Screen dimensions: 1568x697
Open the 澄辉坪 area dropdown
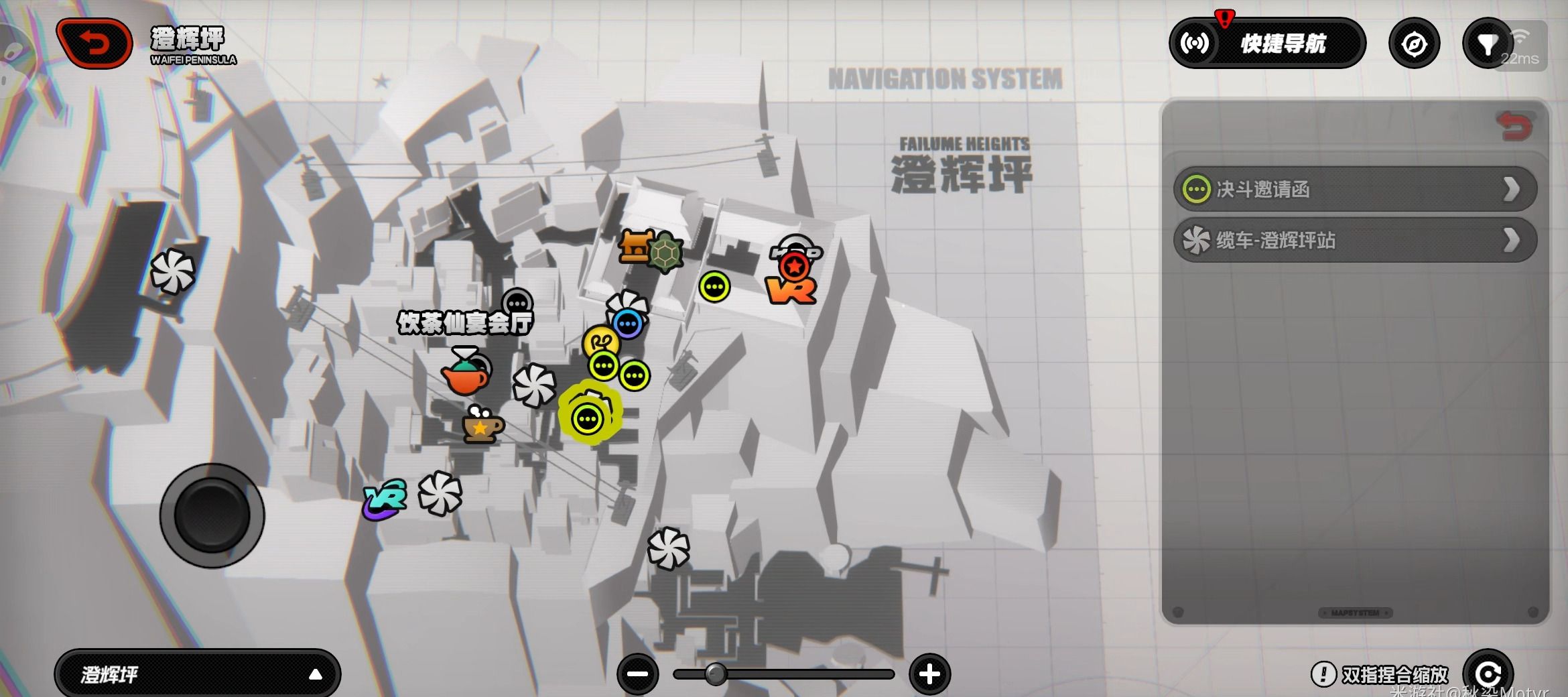(x=198, y=674)
